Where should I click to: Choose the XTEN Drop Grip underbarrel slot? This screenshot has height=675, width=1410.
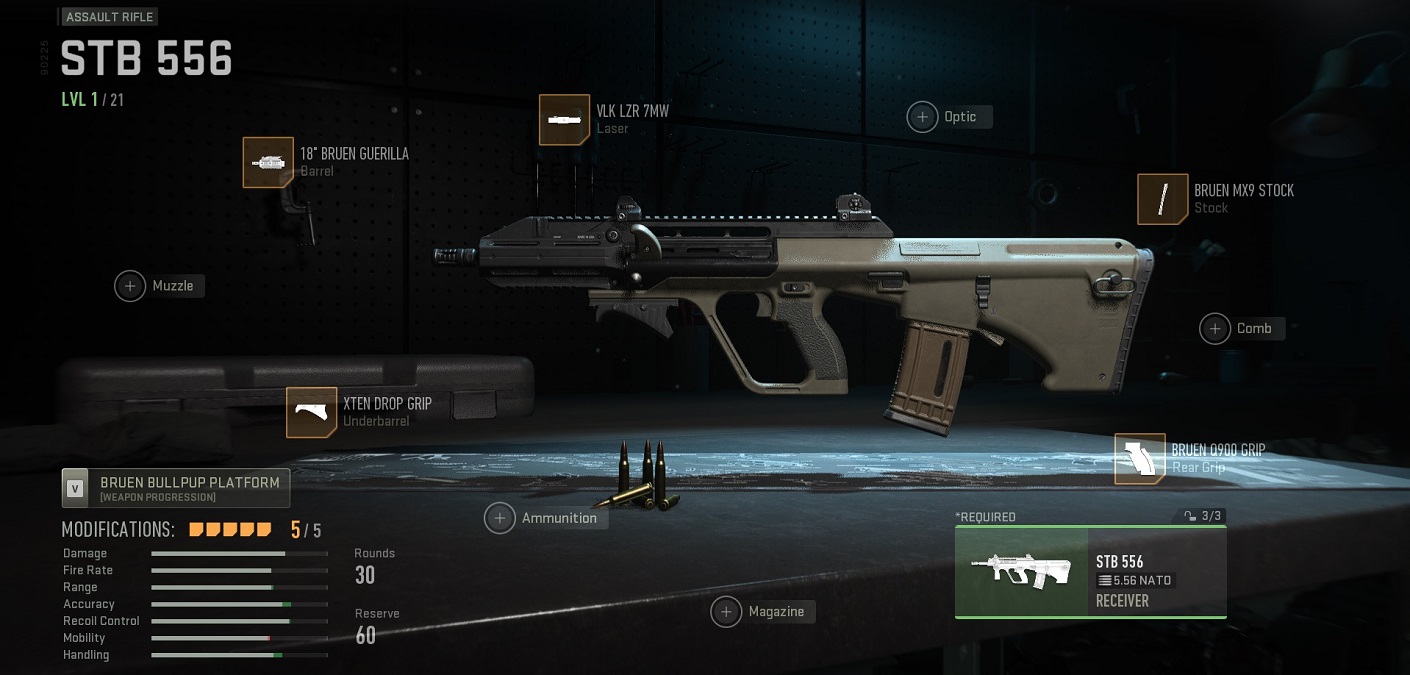(x=311, y=412)
